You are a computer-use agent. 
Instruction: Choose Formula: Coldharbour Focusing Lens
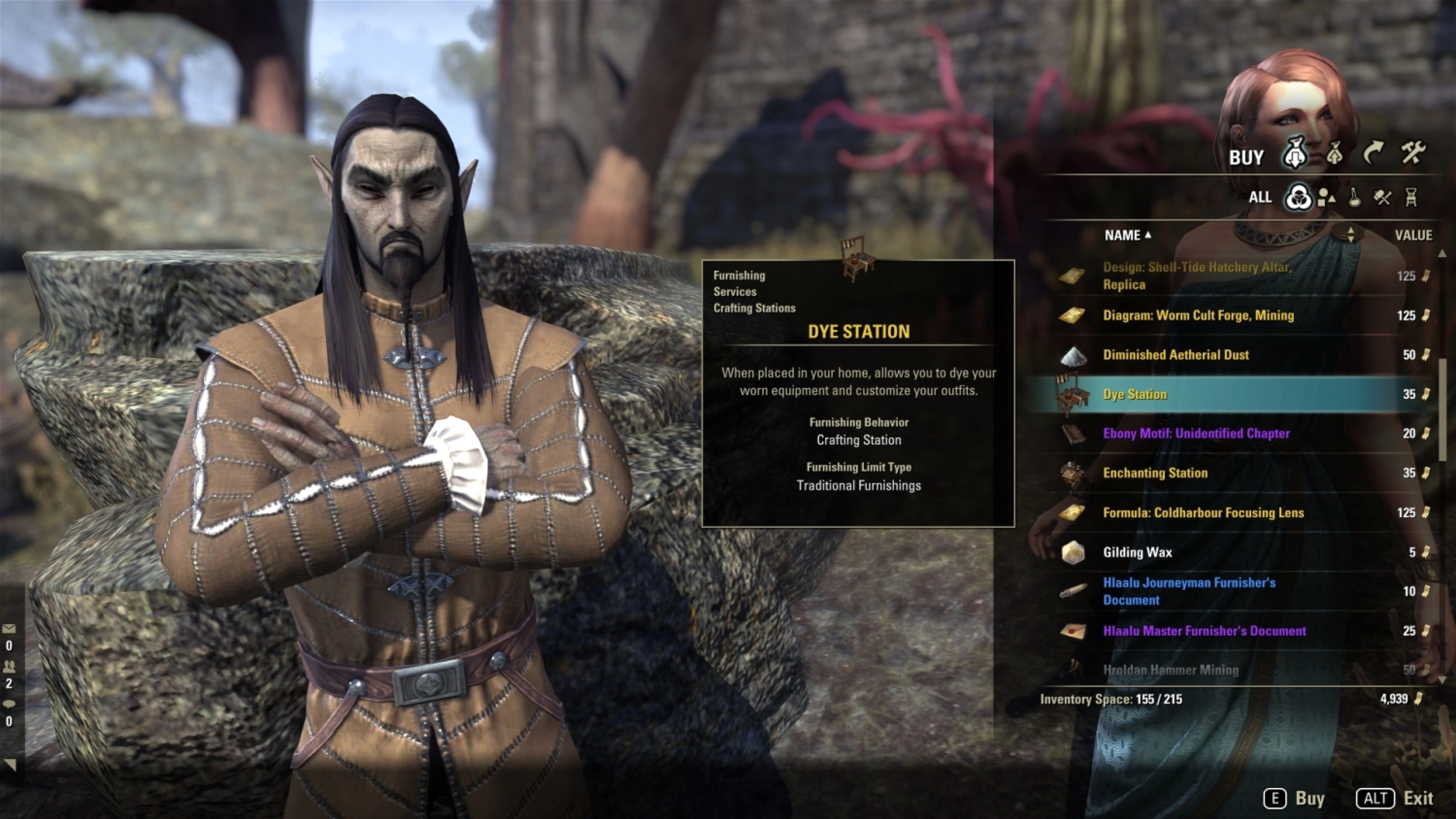(x=1203, y=513)
